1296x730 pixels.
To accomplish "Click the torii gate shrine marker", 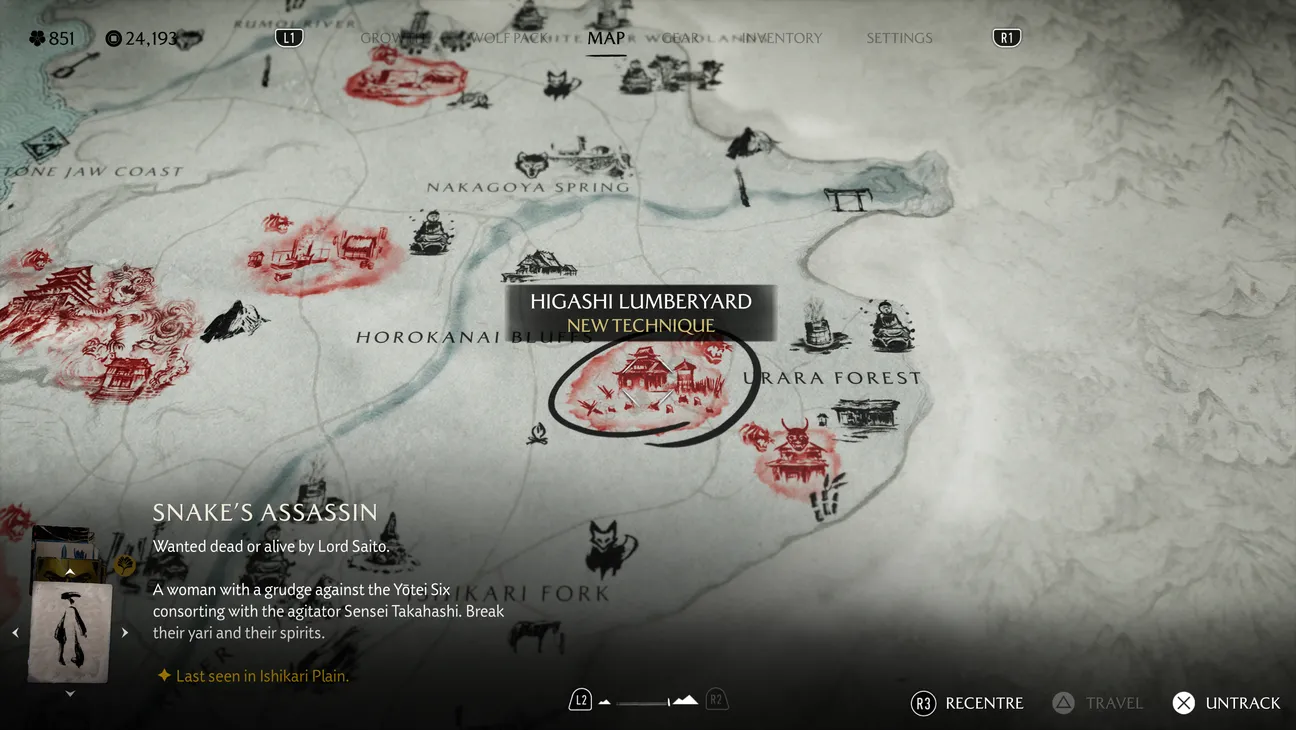I will click(847, 197).
